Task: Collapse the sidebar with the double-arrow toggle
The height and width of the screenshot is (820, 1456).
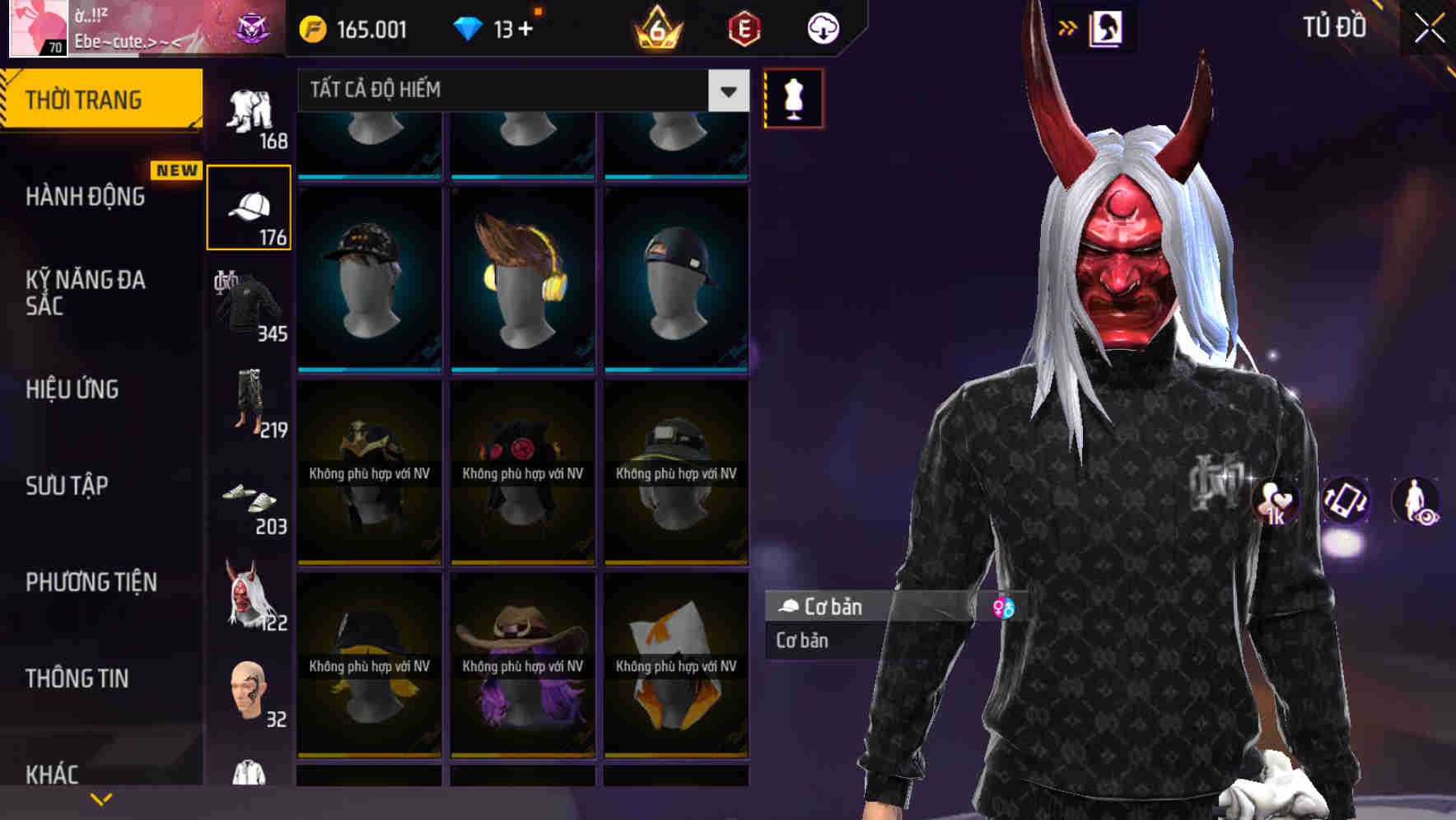Action: pyautogui.click(x=1068, y=27)
